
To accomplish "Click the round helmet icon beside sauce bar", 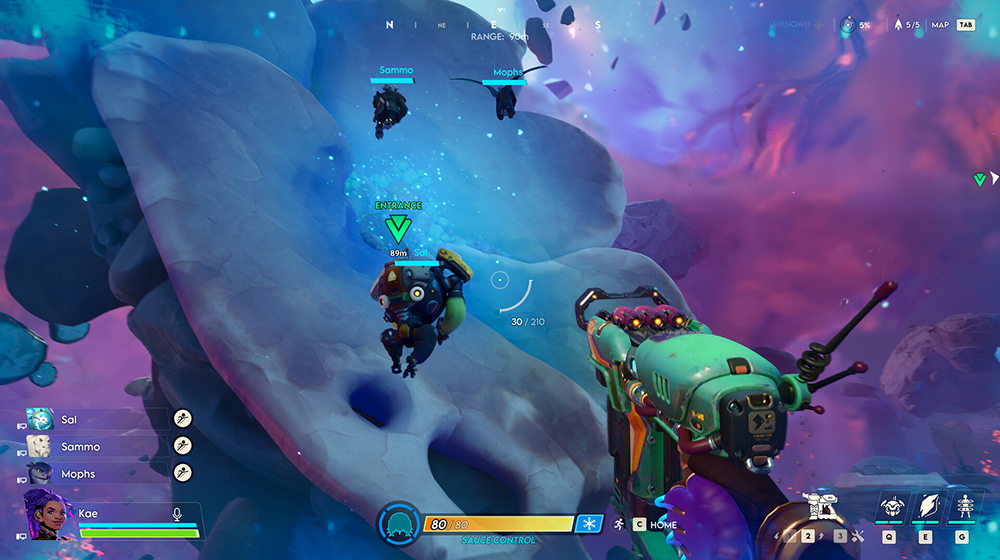I will (x=399, y=524).
